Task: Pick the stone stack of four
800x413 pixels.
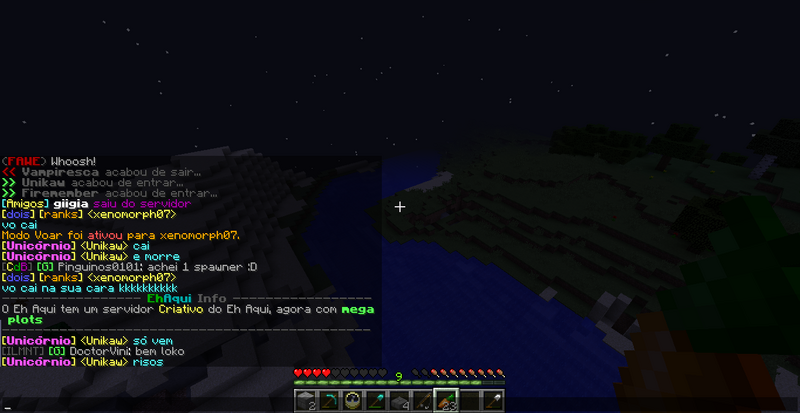Action: click(x=400, y=401)
